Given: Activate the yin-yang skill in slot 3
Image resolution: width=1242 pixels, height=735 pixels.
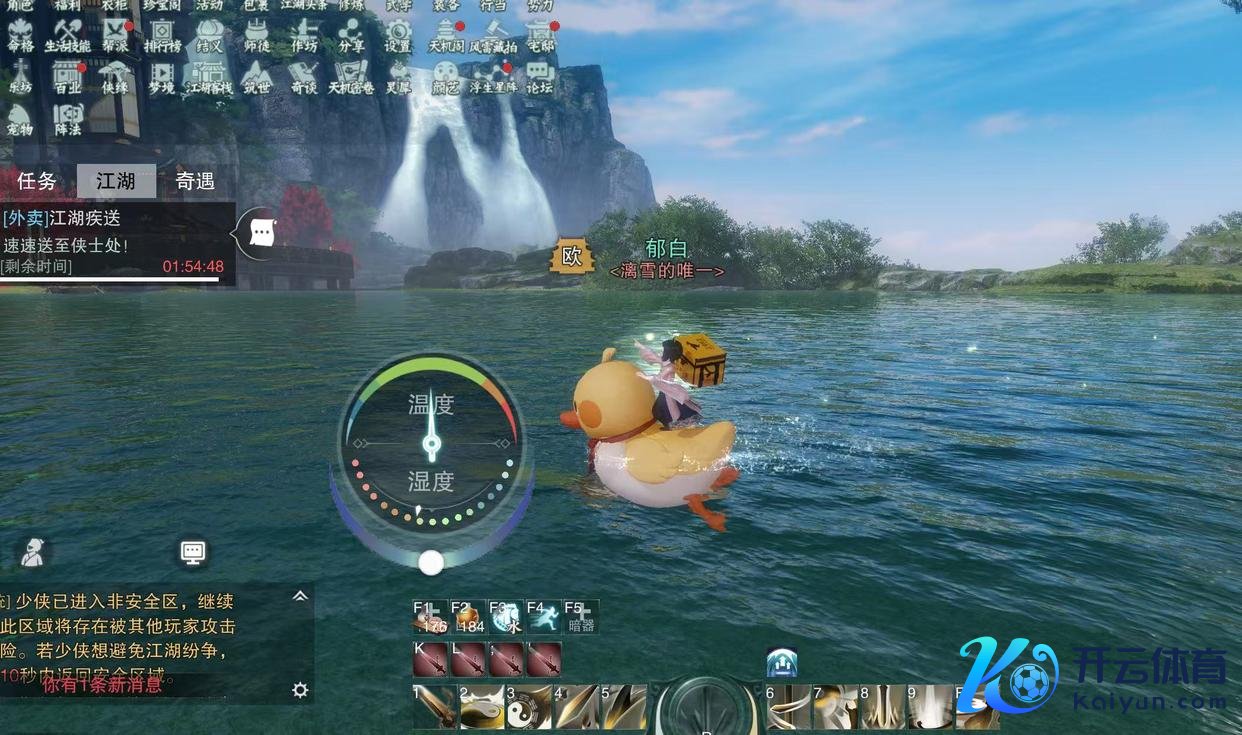Looking at the screenshot, I should (x=527, y=706).
